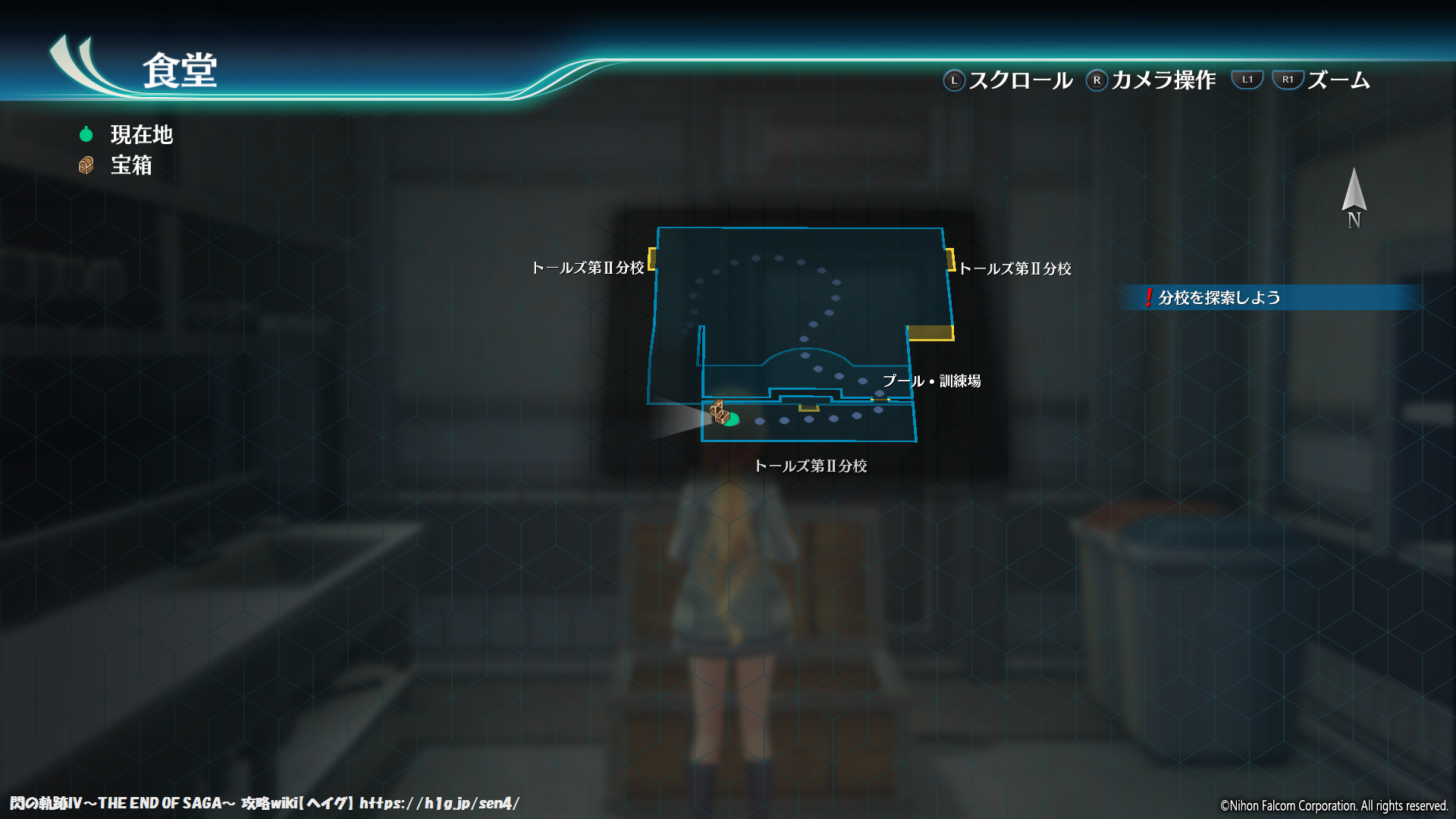Image resolution: width=1456 pixels, height=819 pixels.
Task: Select the プール・訓練場 area label
Action: [931, 383]
